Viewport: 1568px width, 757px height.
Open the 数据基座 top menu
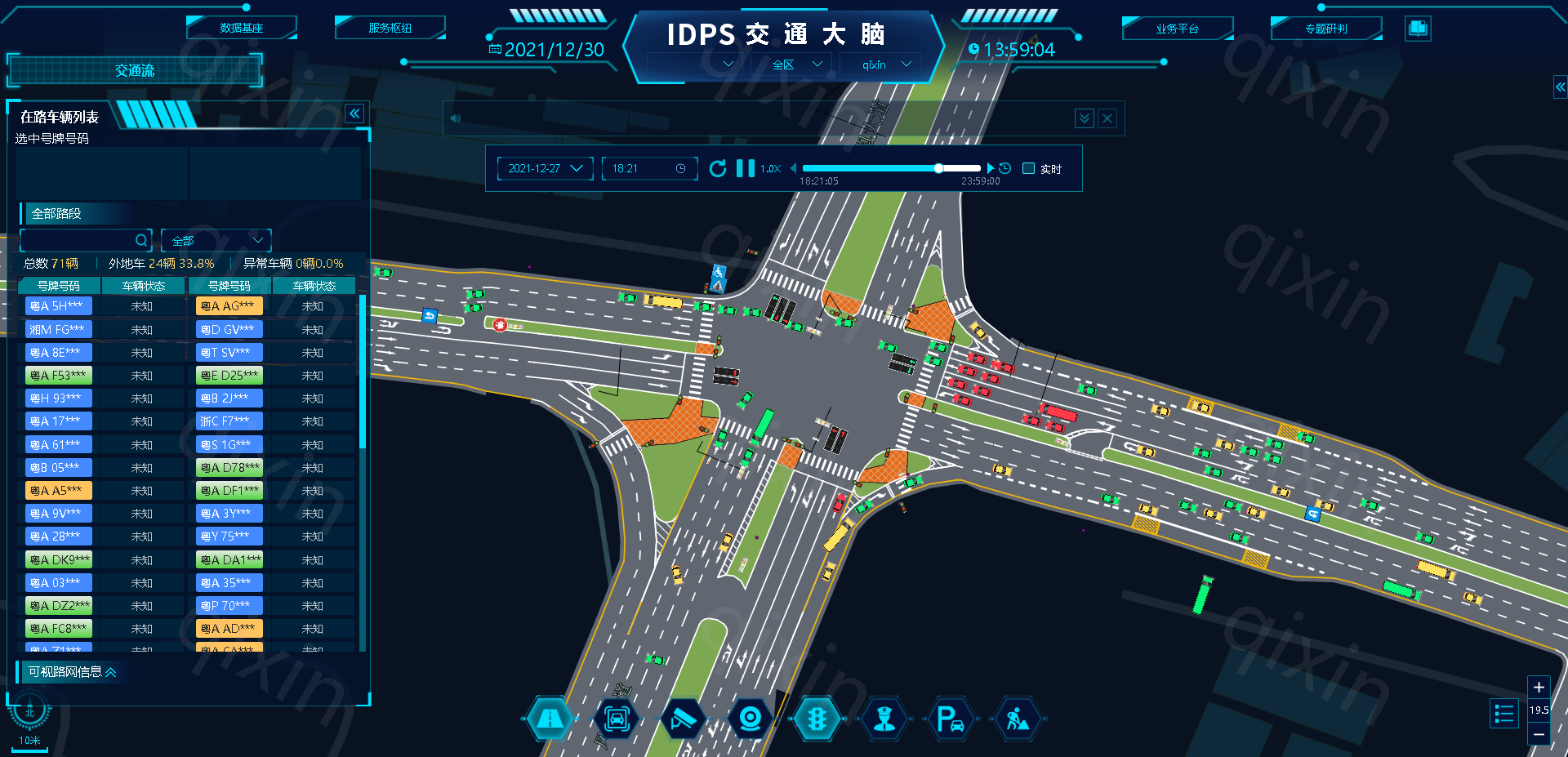coord(241,29)
